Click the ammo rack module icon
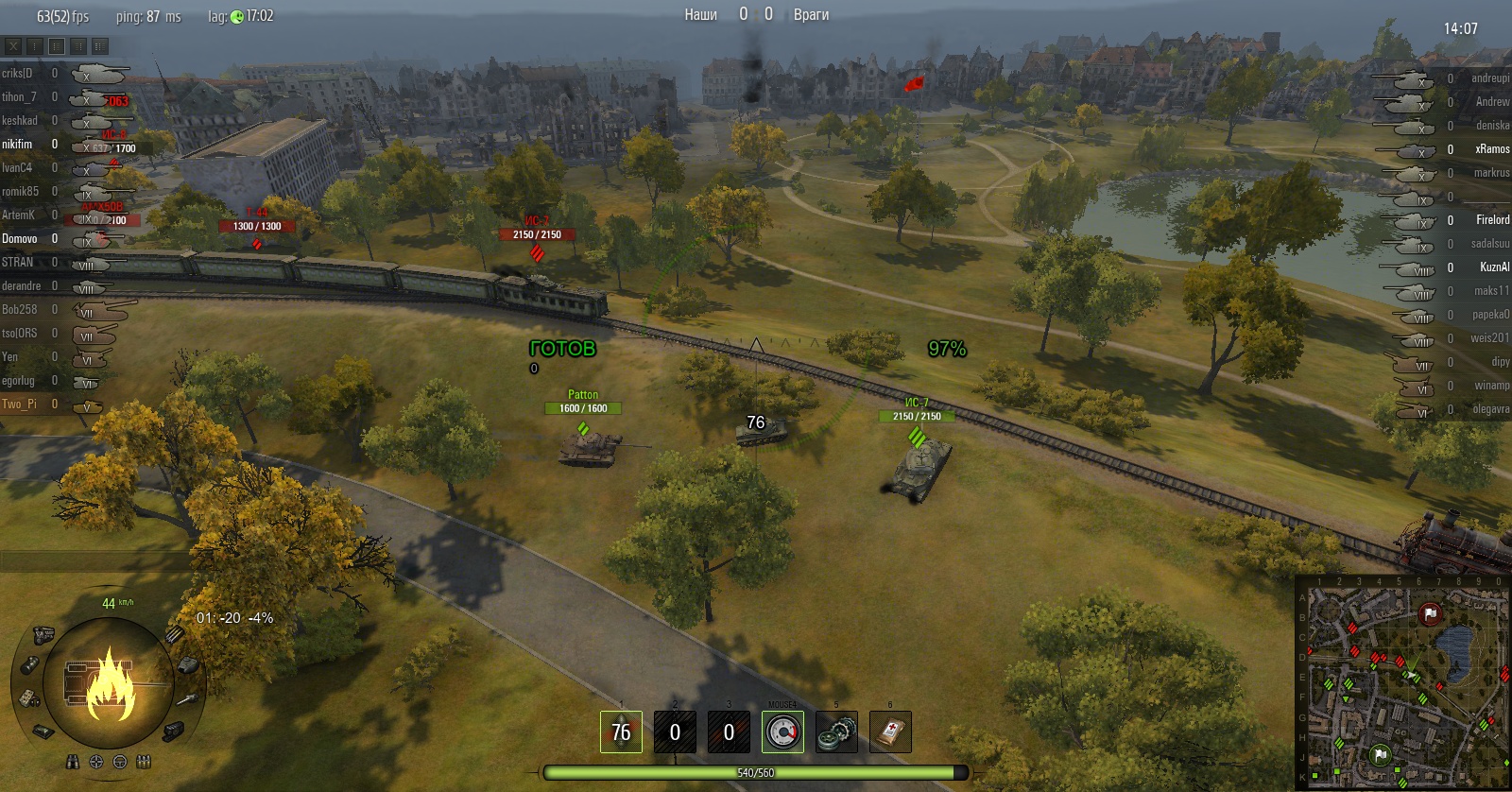The width and height of the screenshot is (1512, 792). pos(175,634)
